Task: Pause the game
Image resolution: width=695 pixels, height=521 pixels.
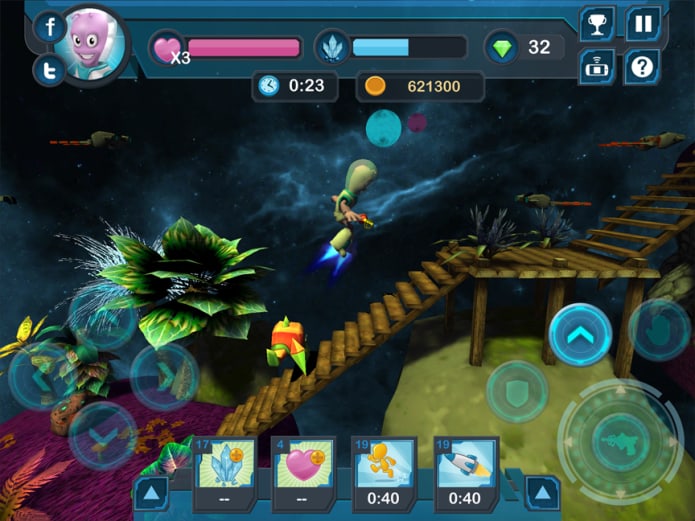Action: tap(643, 24)
